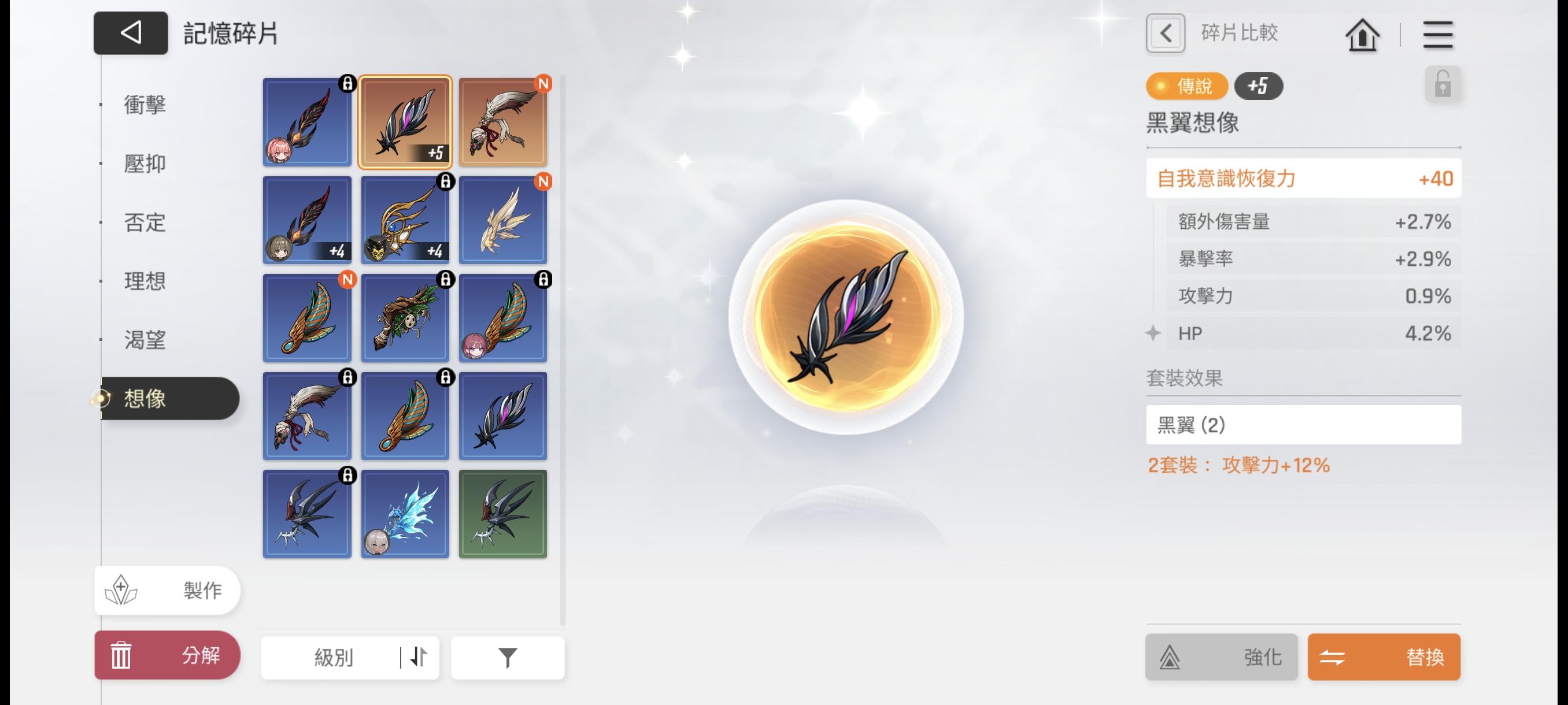The image size is (1568, 705).
Task: Click the 強化 enhance button
Action: point(1221,657)
